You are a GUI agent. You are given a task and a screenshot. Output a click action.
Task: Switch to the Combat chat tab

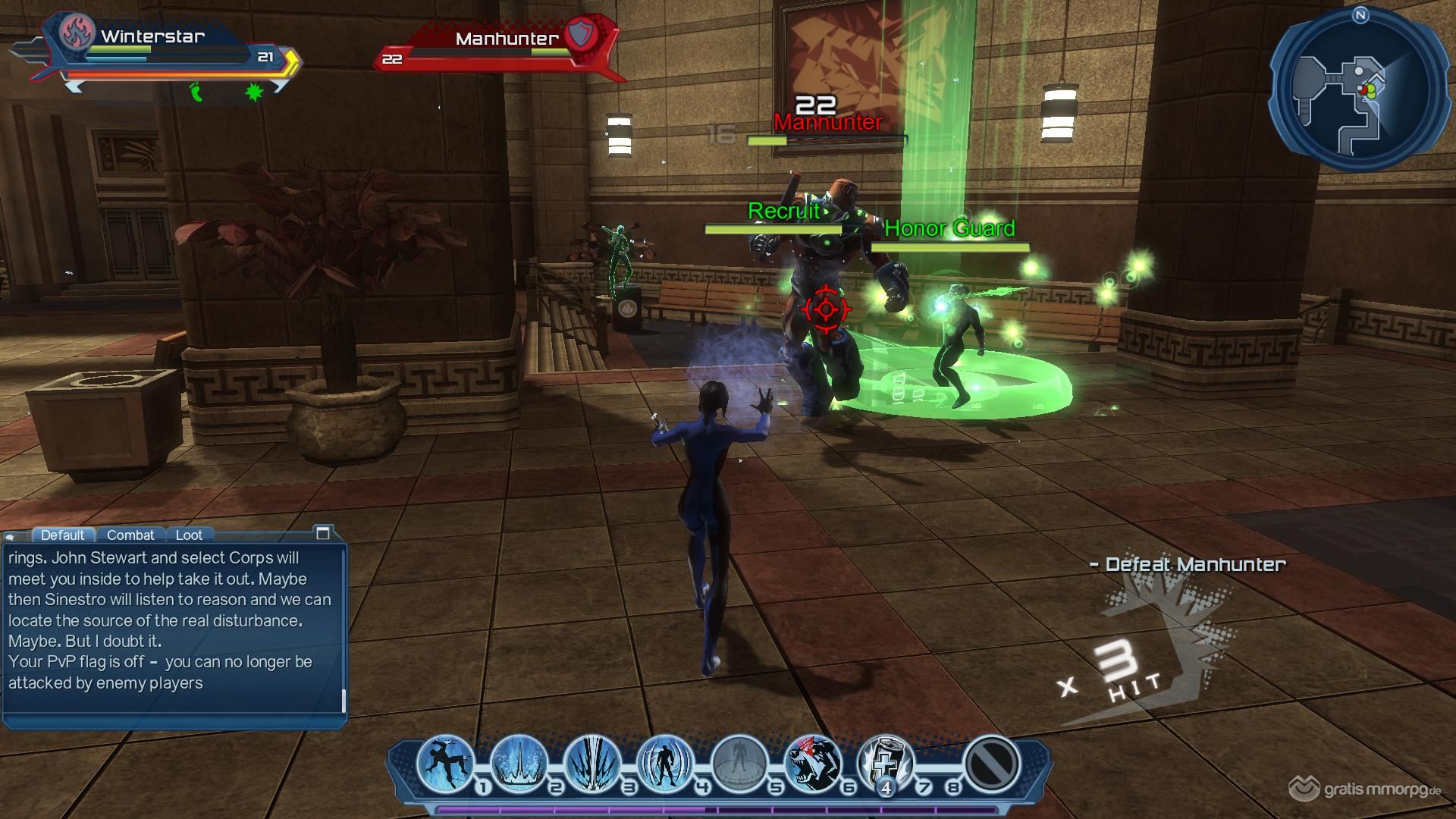(130, 535)
